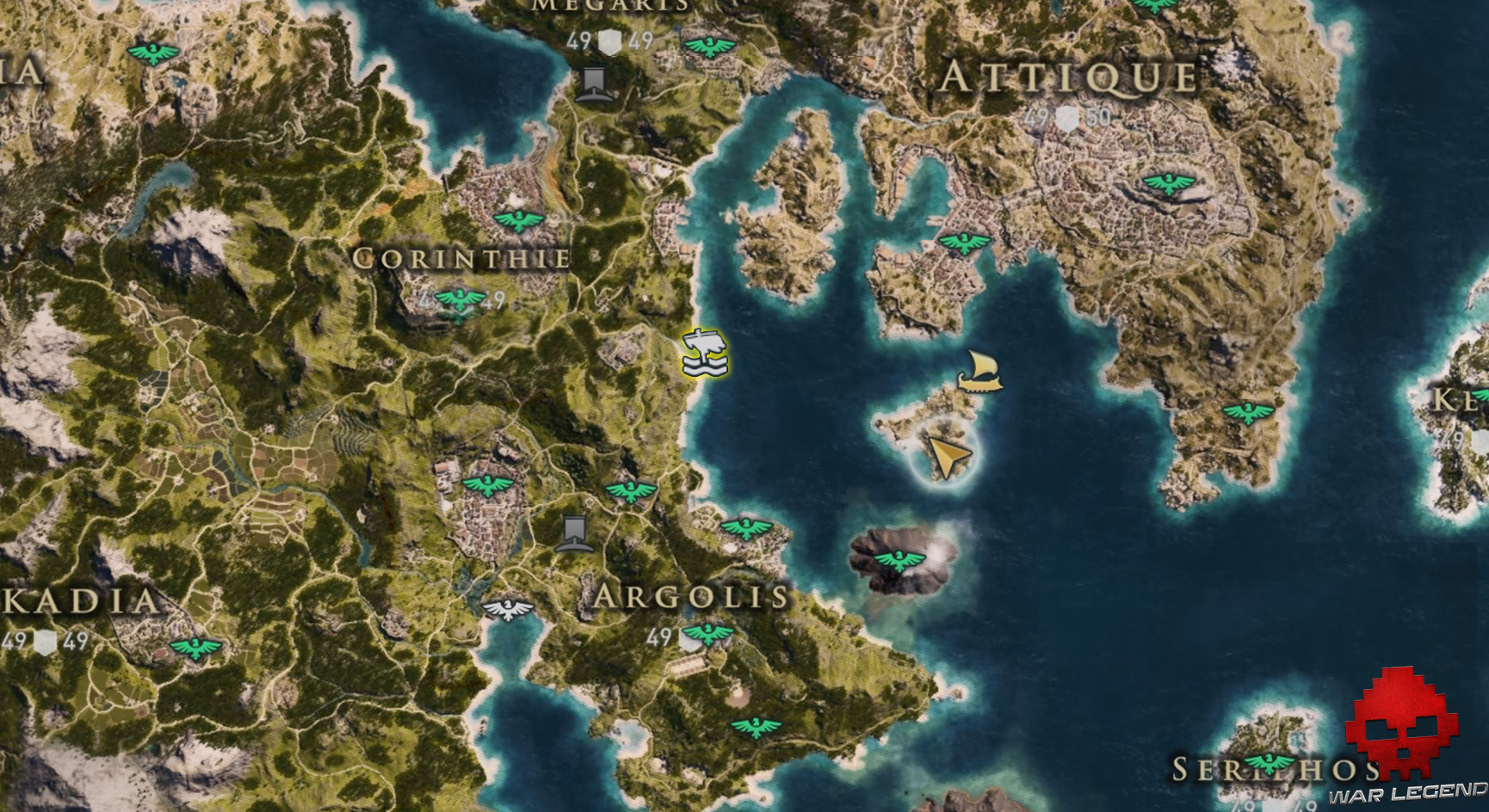Click the CORINTHIE region label
1489x812 pixels.
[x=463, y=256]
